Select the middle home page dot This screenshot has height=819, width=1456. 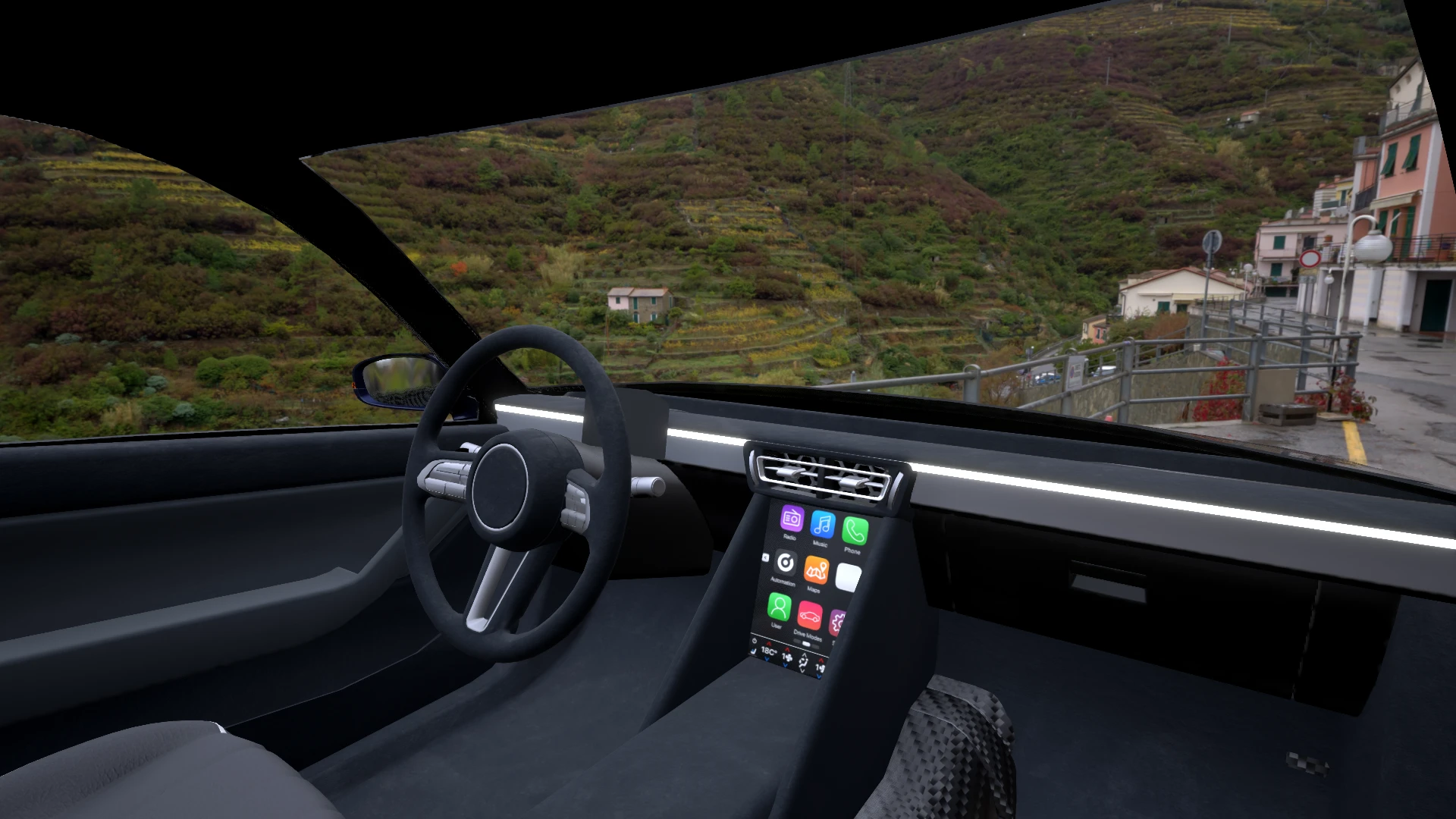click(806, 643)
